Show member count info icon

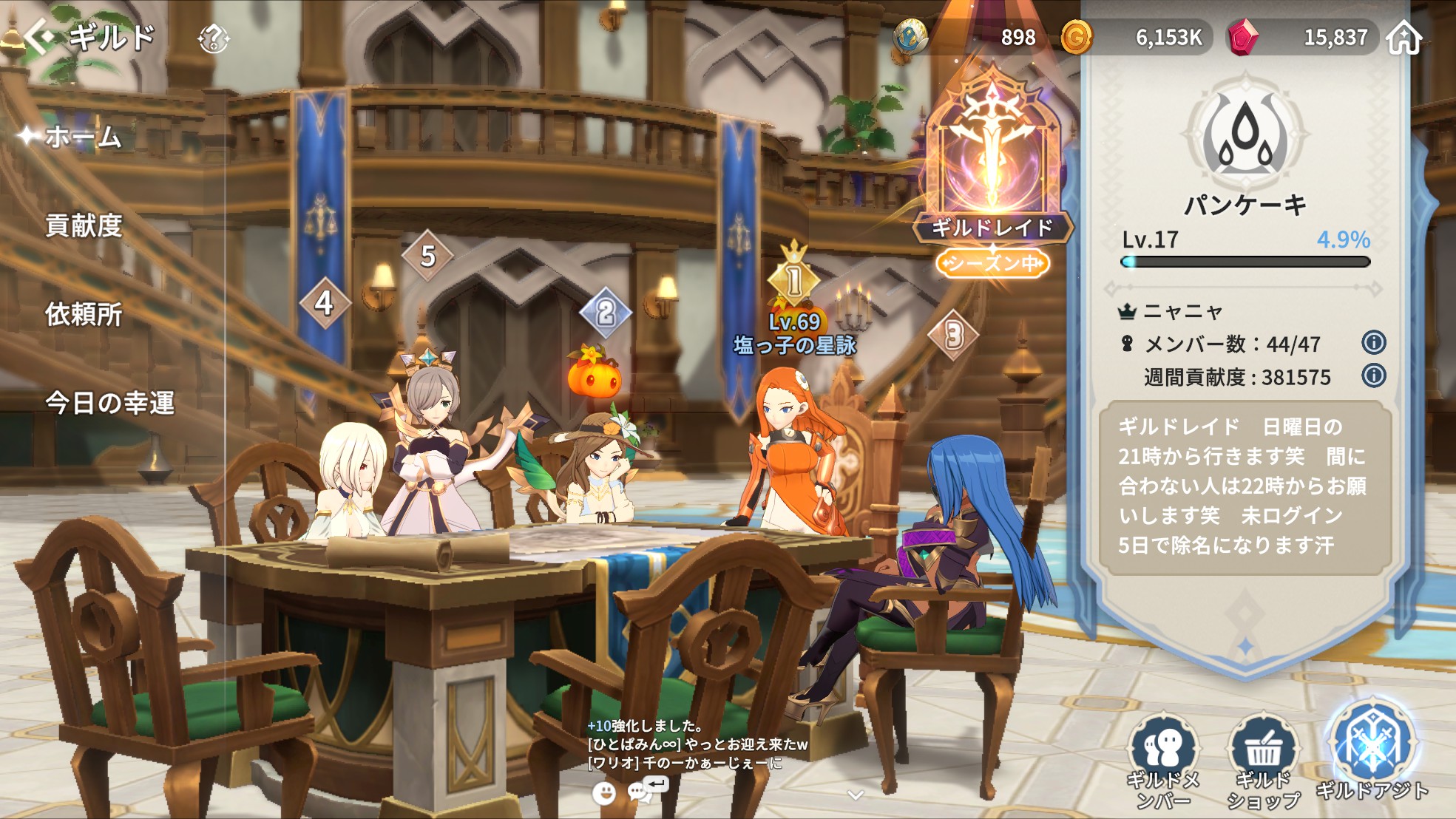[x=1373, y=343]
